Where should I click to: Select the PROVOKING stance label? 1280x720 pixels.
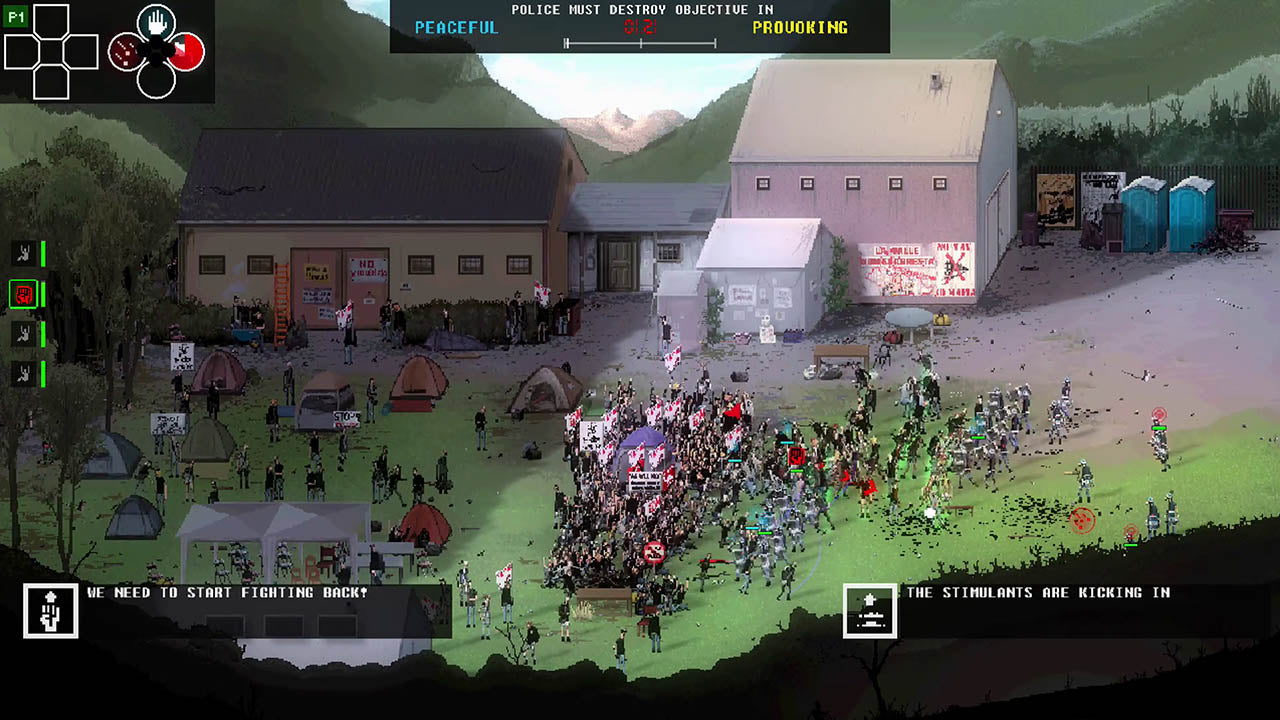pyautogui.click(x=800, y=28)
